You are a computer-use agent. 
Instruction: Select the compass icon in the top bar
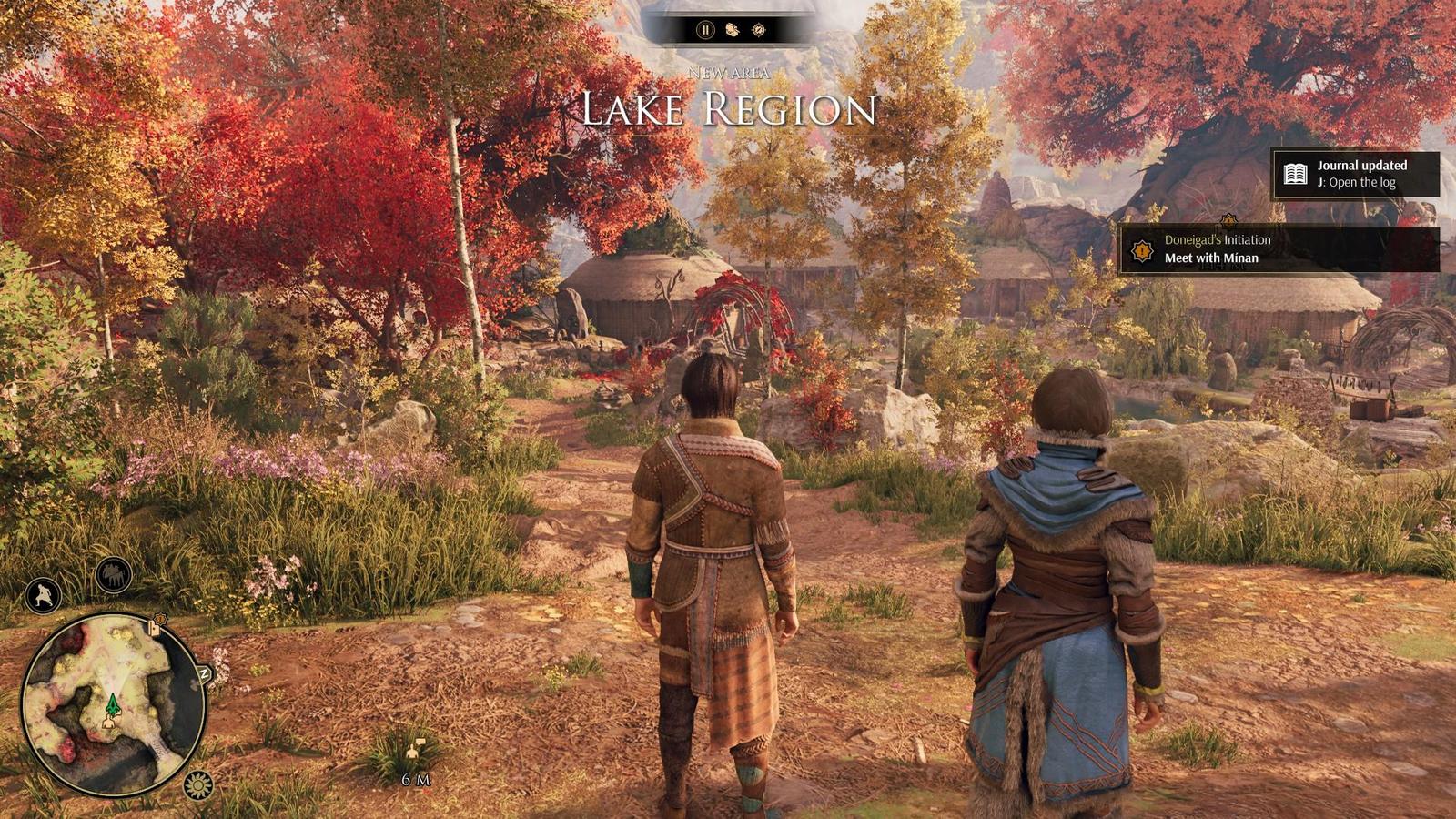759,29
